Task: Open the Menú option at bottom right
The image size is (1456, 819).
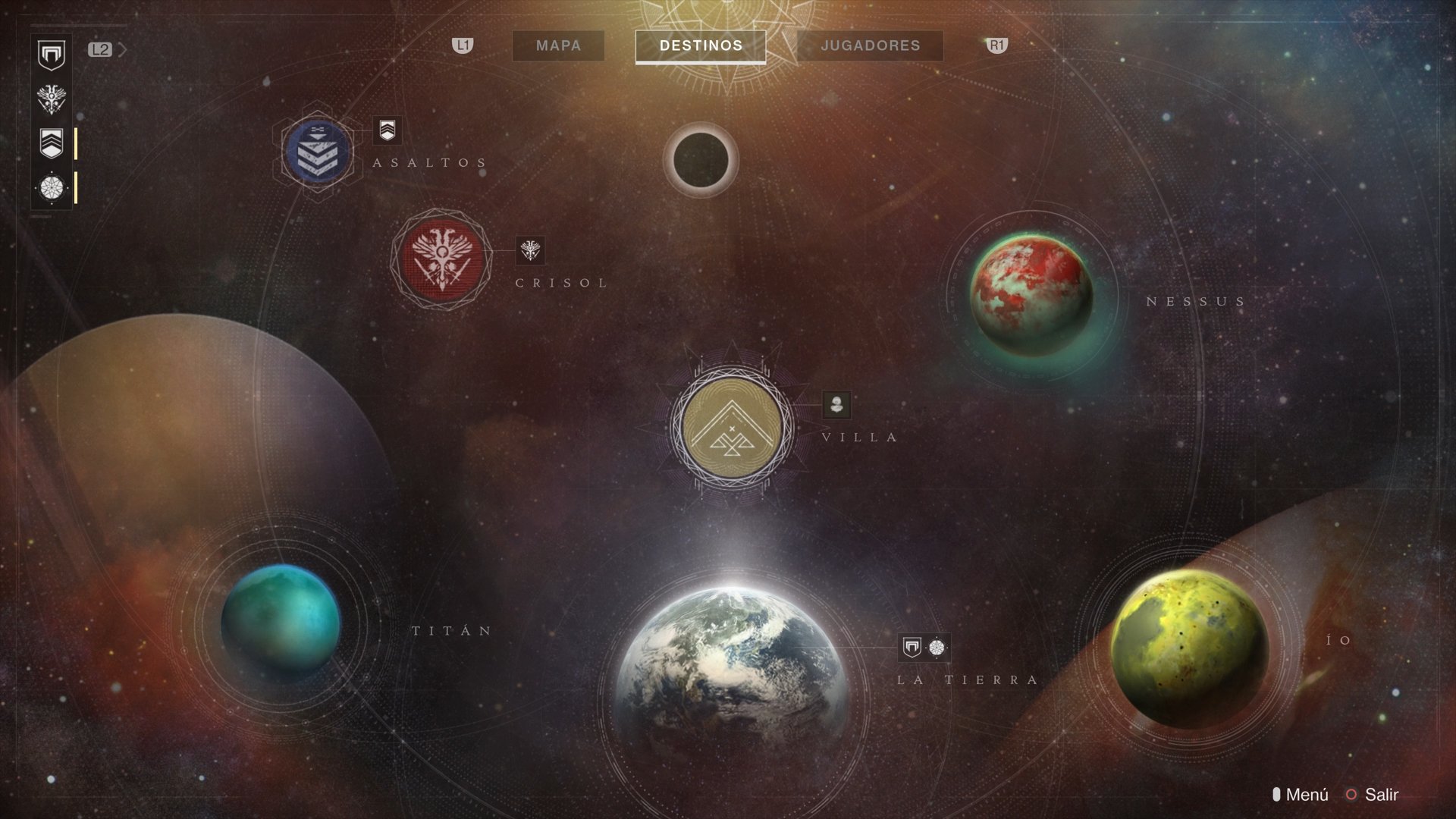Action: pos(1308,795)
